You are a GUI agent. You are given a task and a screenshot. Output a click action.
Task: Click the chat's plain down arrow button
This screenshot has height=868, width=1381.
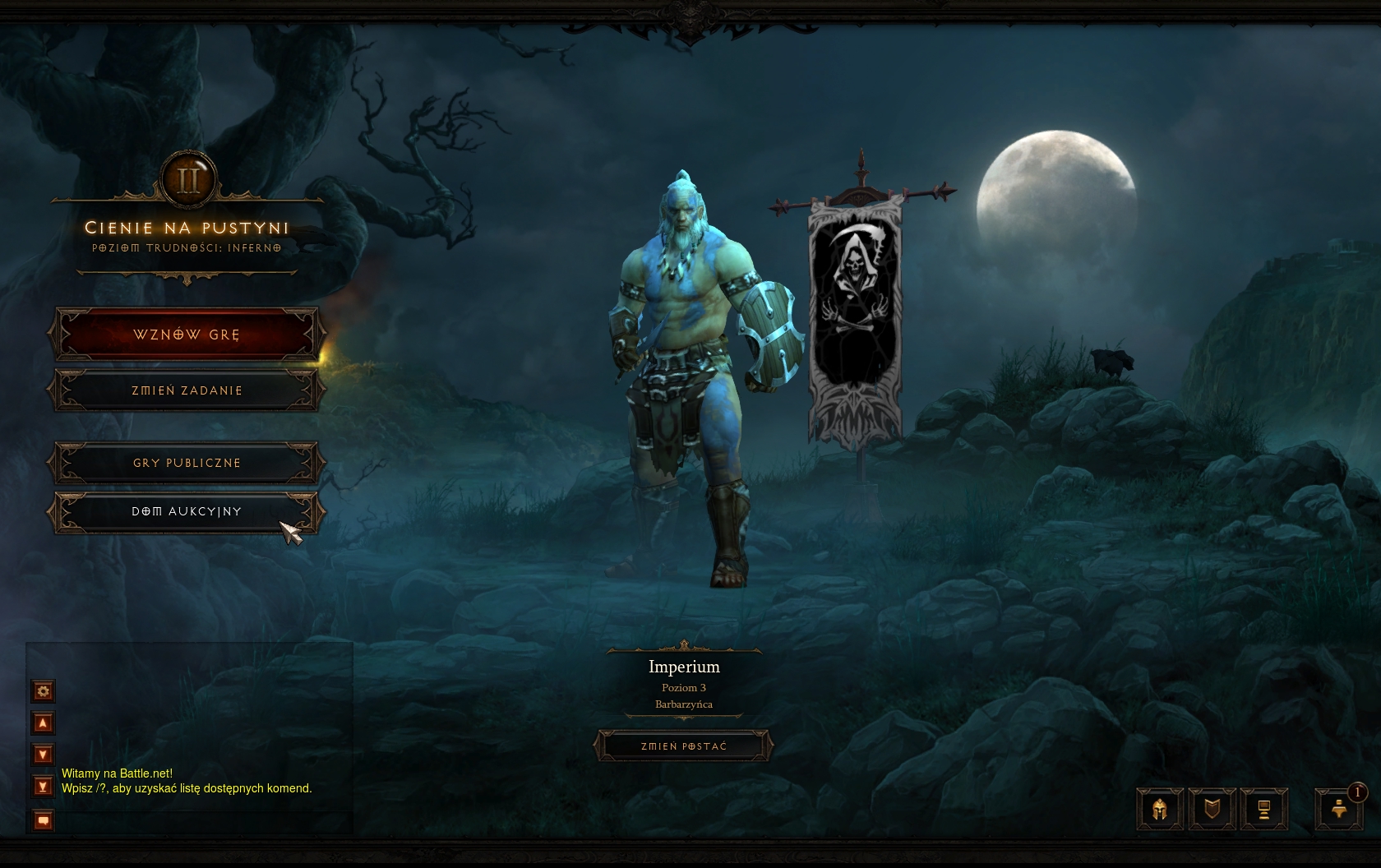(44, 754)
